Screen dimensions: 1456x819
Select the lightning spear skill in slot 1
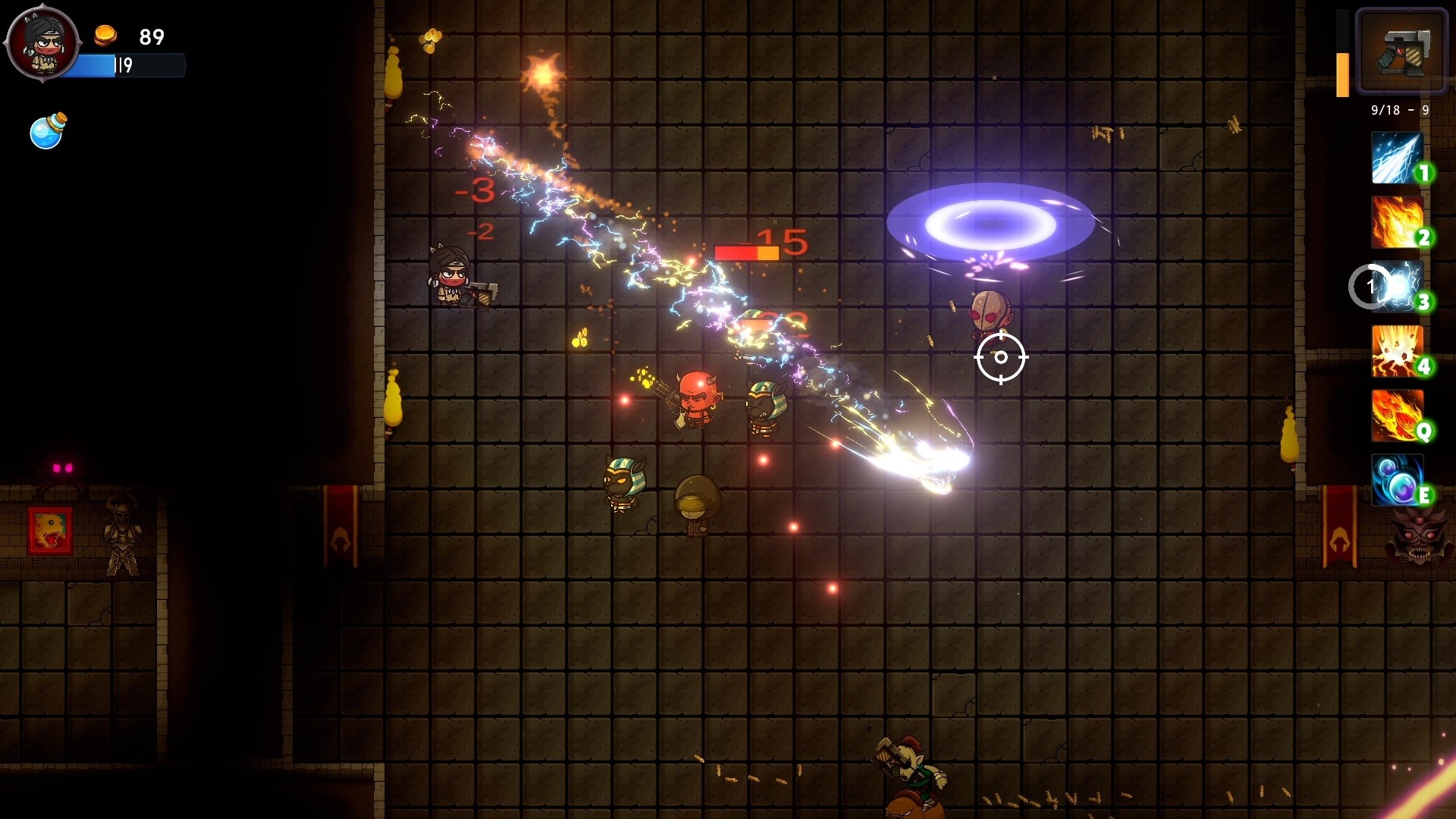click(1398, 158)
